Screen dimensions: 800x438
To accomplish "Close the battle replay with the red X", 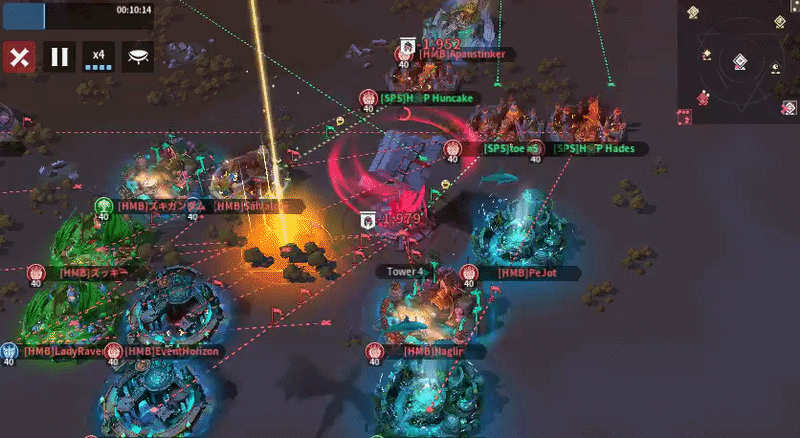I will [17, 57].
